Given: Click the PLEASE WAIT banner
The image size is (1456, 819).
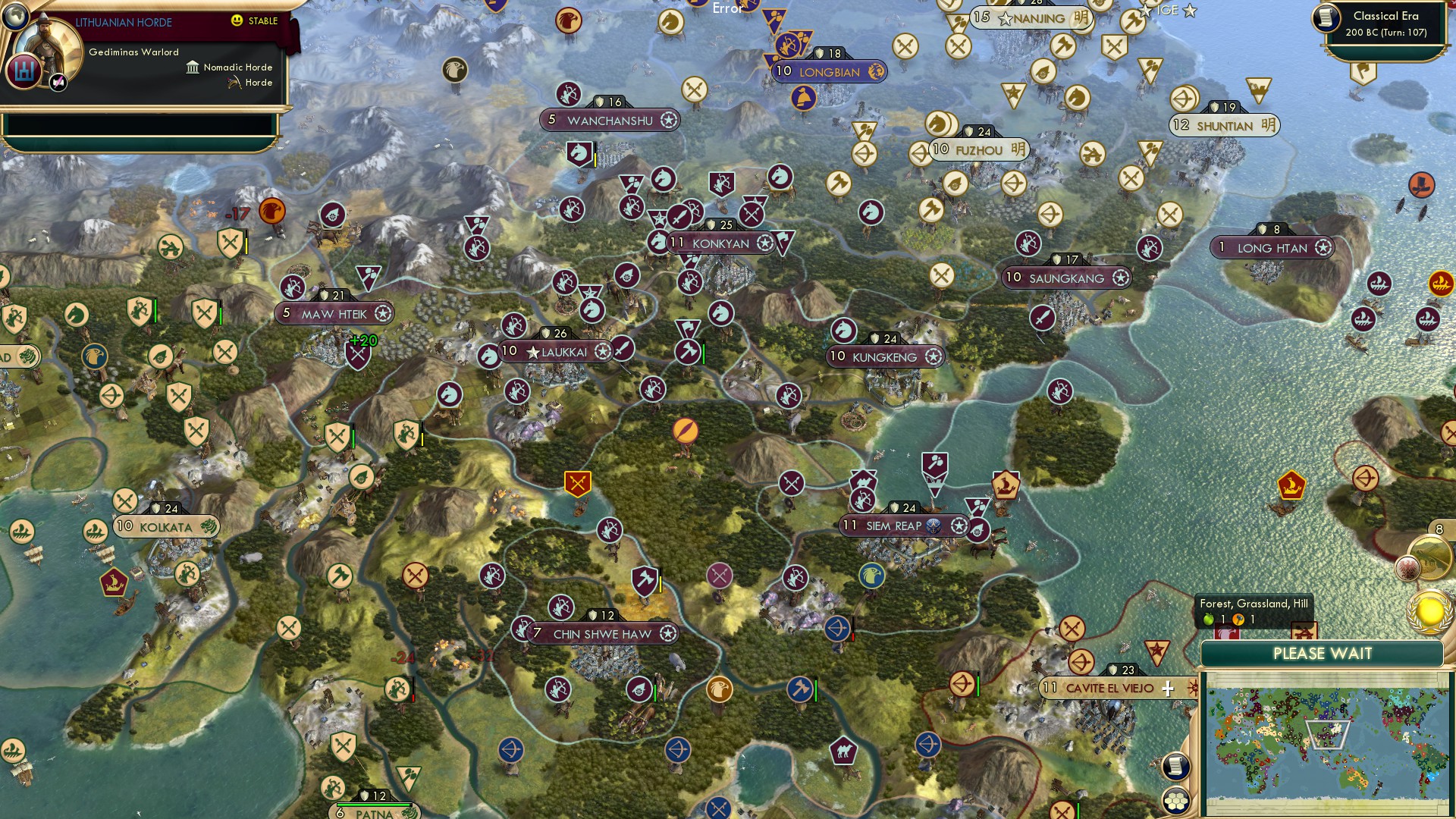Looking at the screenshot, I should pos(1323,653).
